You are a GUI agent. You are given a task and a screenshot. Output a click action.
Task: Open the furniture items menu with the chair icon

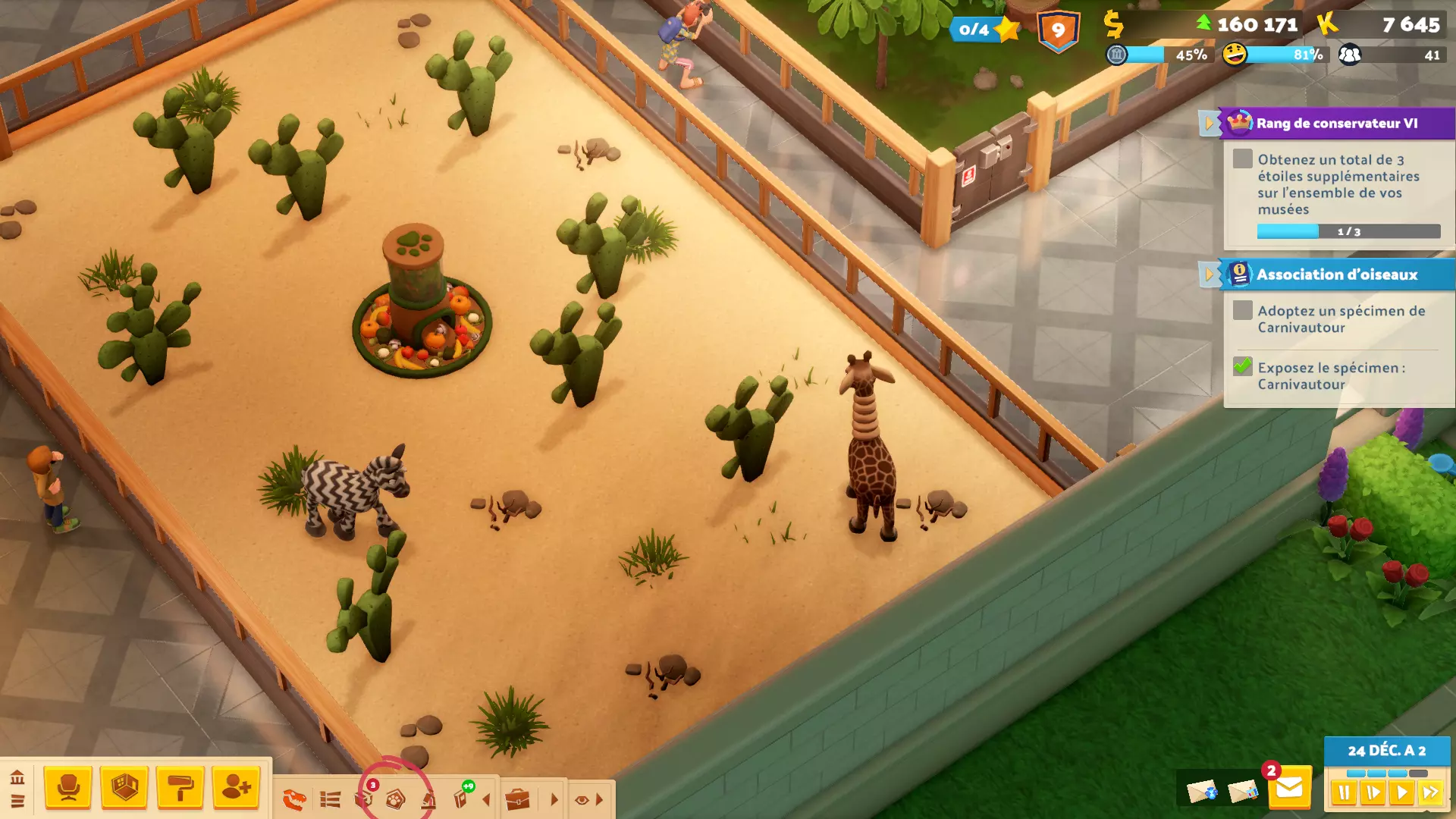pos(68,787)
